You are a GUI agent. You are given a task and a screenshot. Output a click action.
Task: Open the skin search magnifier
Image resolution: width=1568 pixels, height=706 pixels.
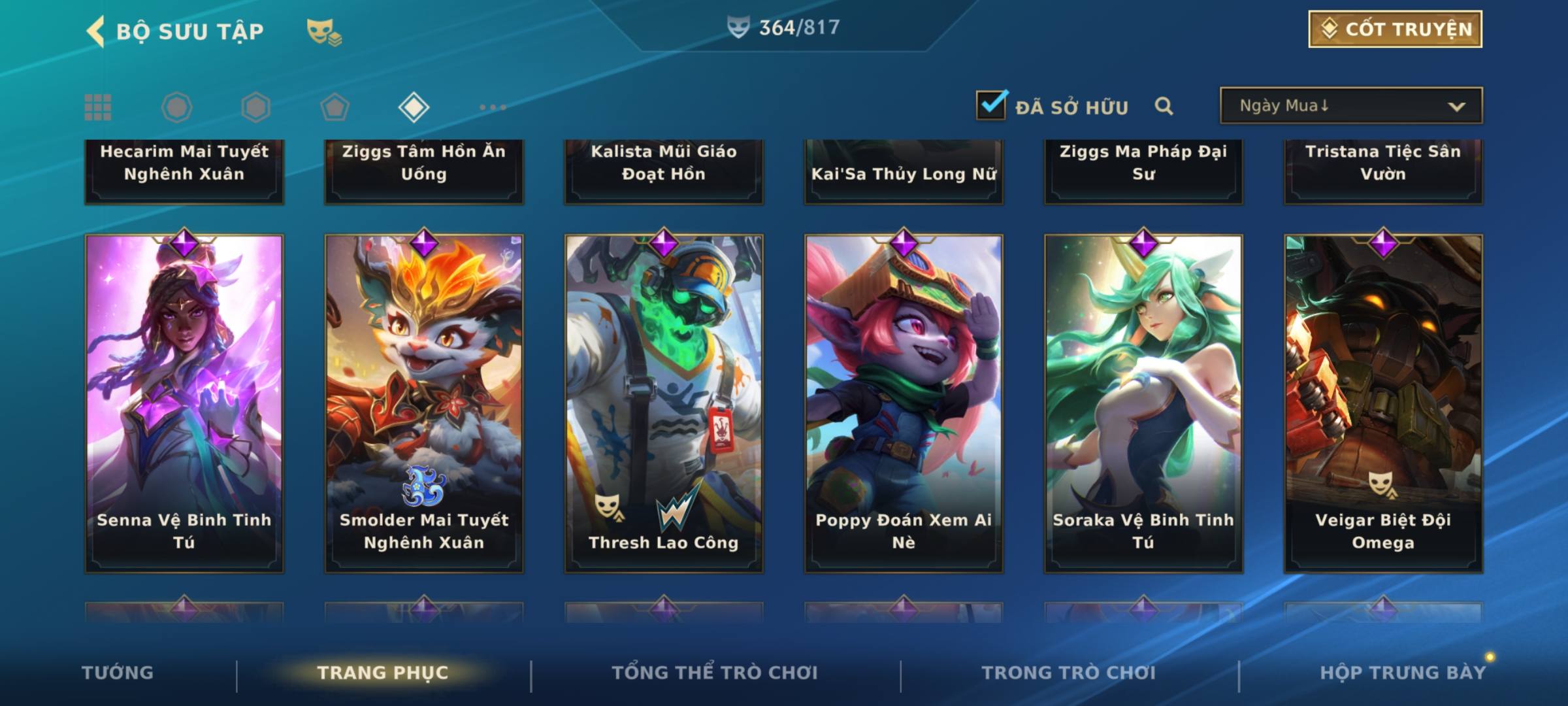pos(1164,106)
